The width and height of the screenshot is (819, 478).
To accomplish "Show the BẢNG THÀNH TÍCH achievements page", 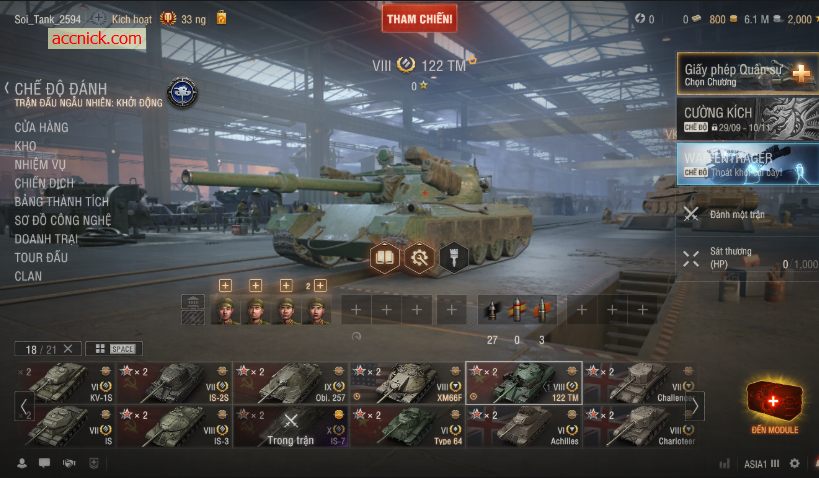I will [62, 201].
